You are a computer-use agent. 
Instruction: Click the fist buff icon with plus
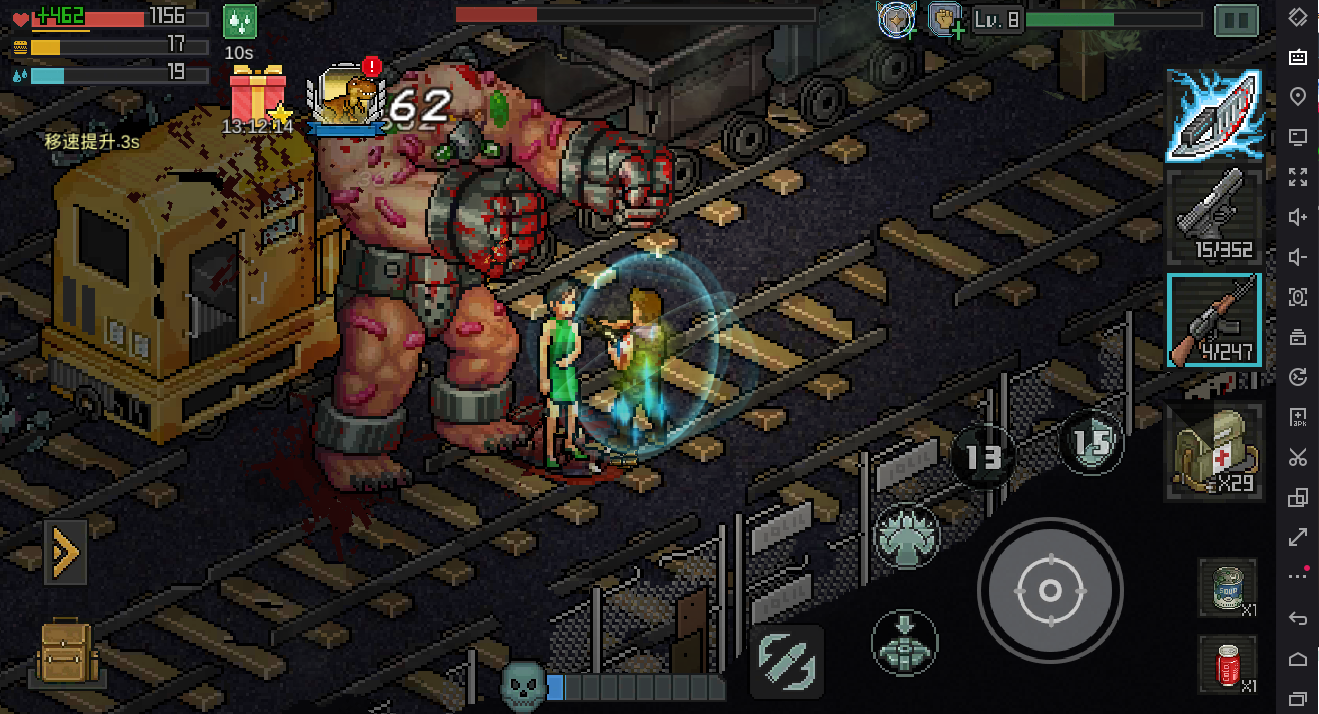pos(945,19)
